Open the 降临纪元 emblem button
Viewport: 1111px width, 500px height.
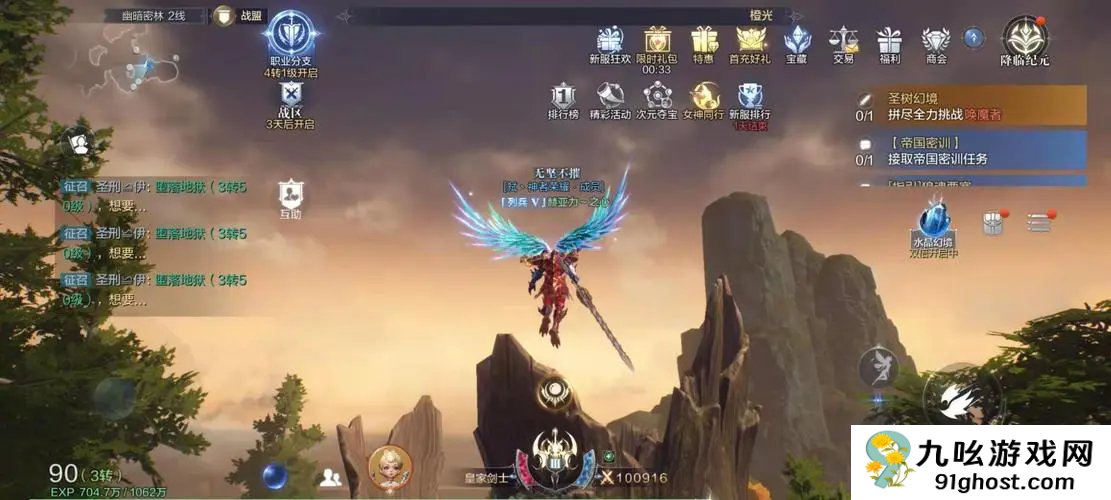point(1025,38)
